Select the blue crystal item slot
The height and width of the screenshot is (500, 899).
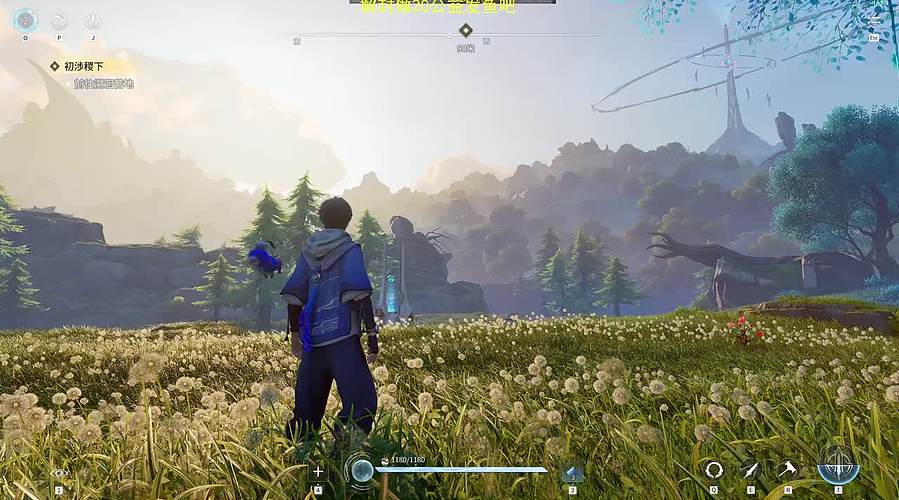573,473
